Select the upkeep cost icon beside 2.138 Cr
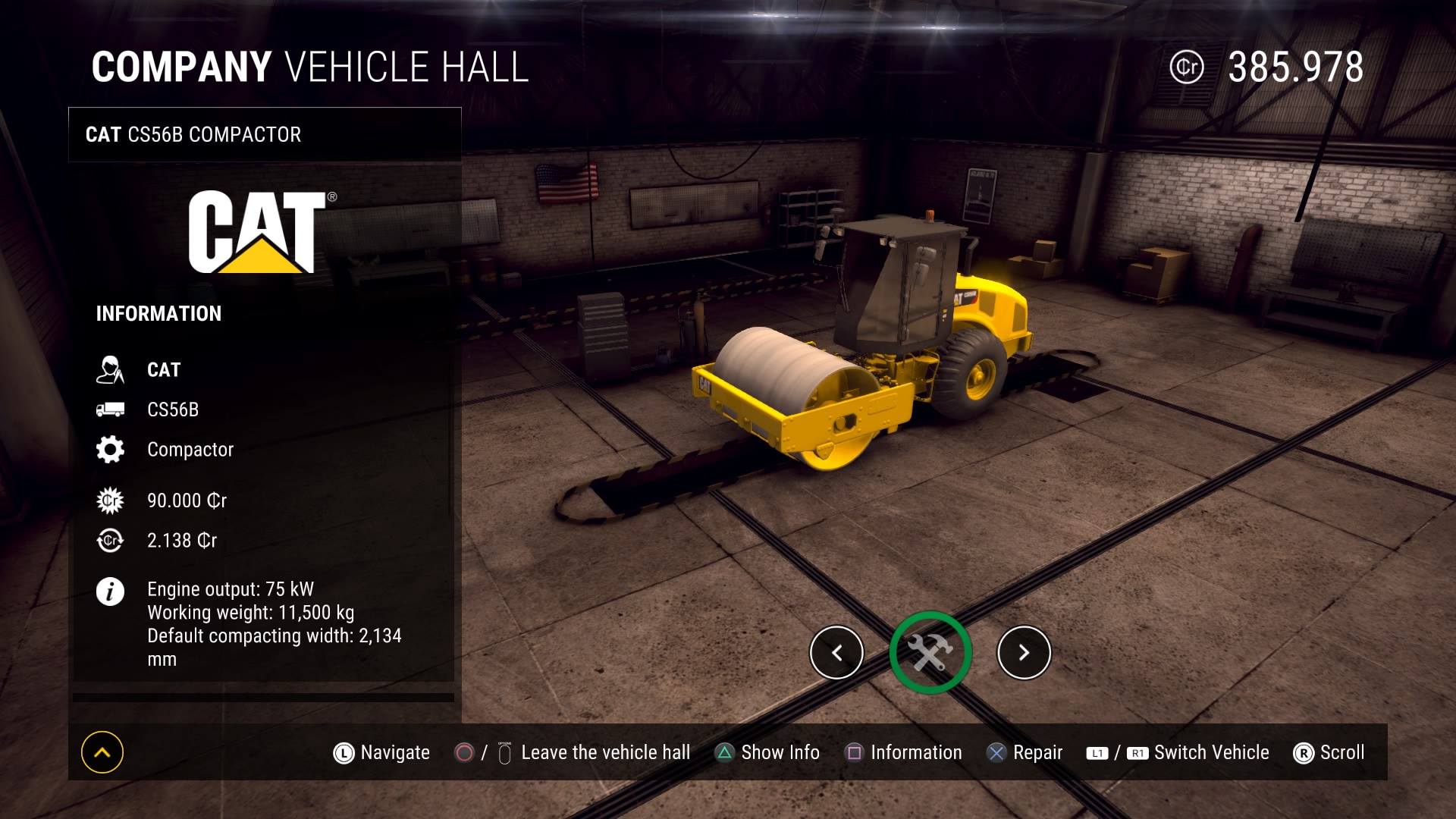 (111, 541)
